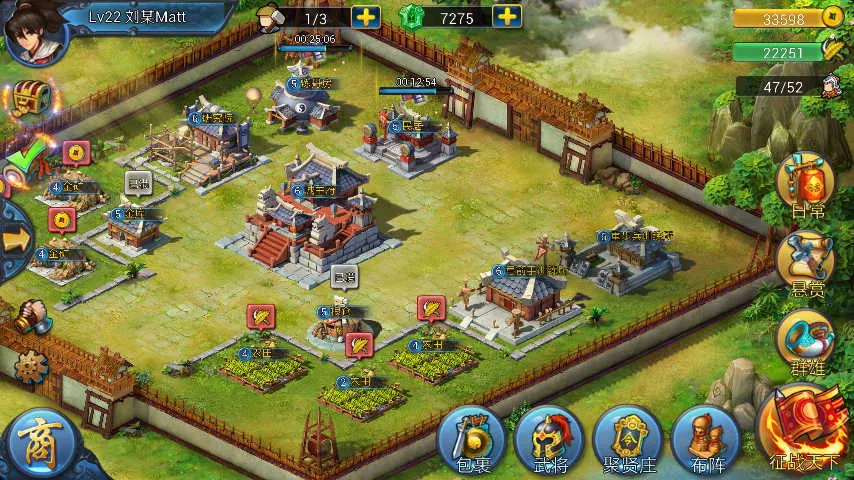Open the fist and shield battle icon
The width and height of the screenshot is (854, 480).
click(x=30, y=317)
